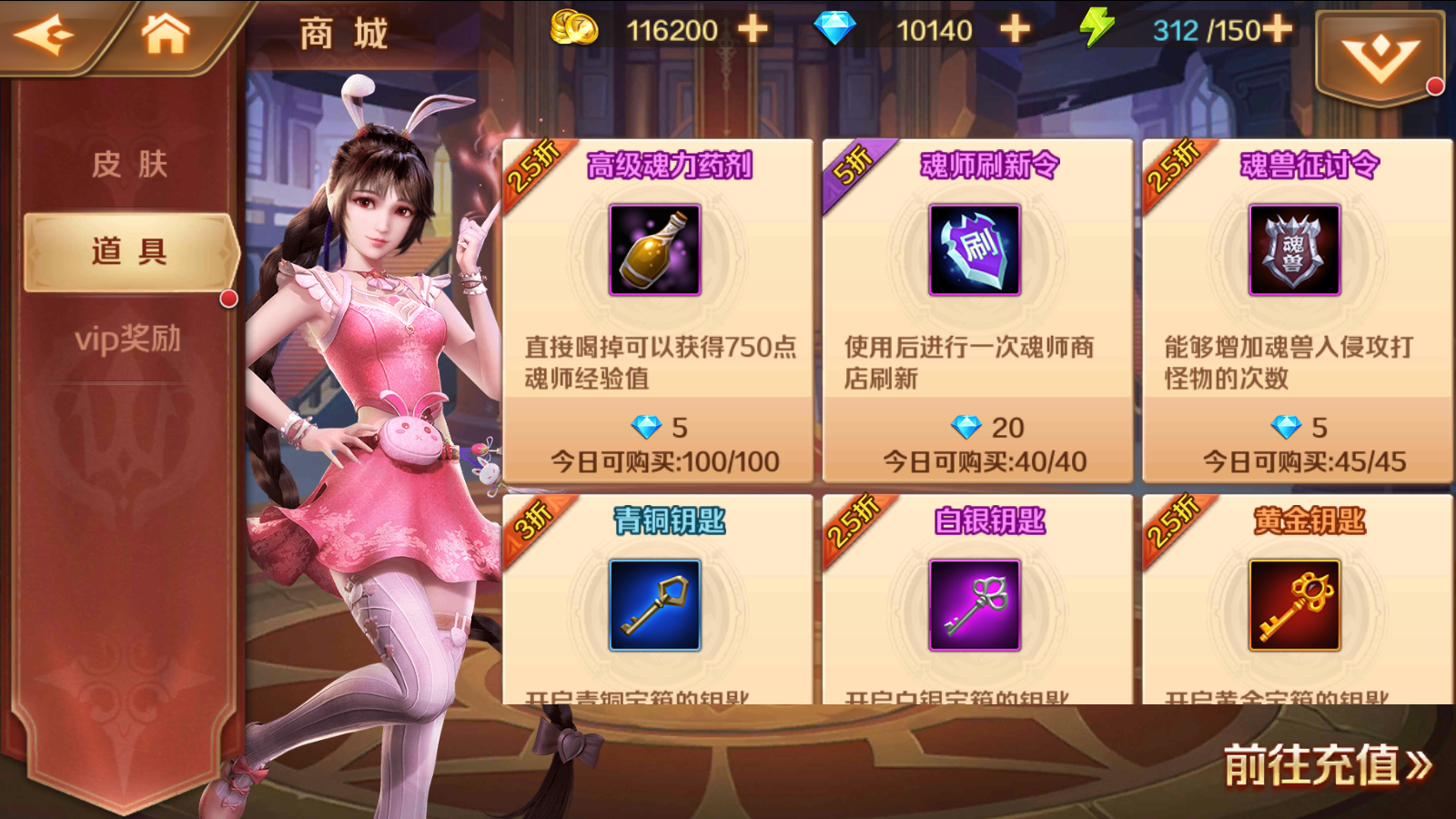The width and height of the screenshot is (1456, 819).
Task: Choose the 魂师刷新令 refresh token
Action: point(977,310)
